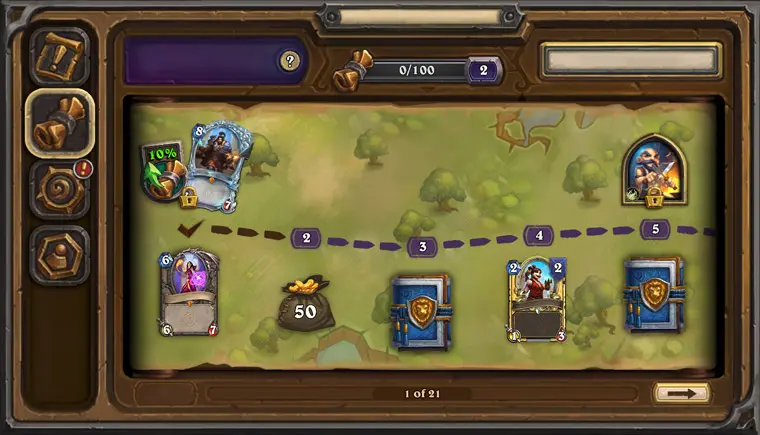Screen dimensions: 760x435
Task: Select the level 5 blue card pack
Action: tap(654, 294)
